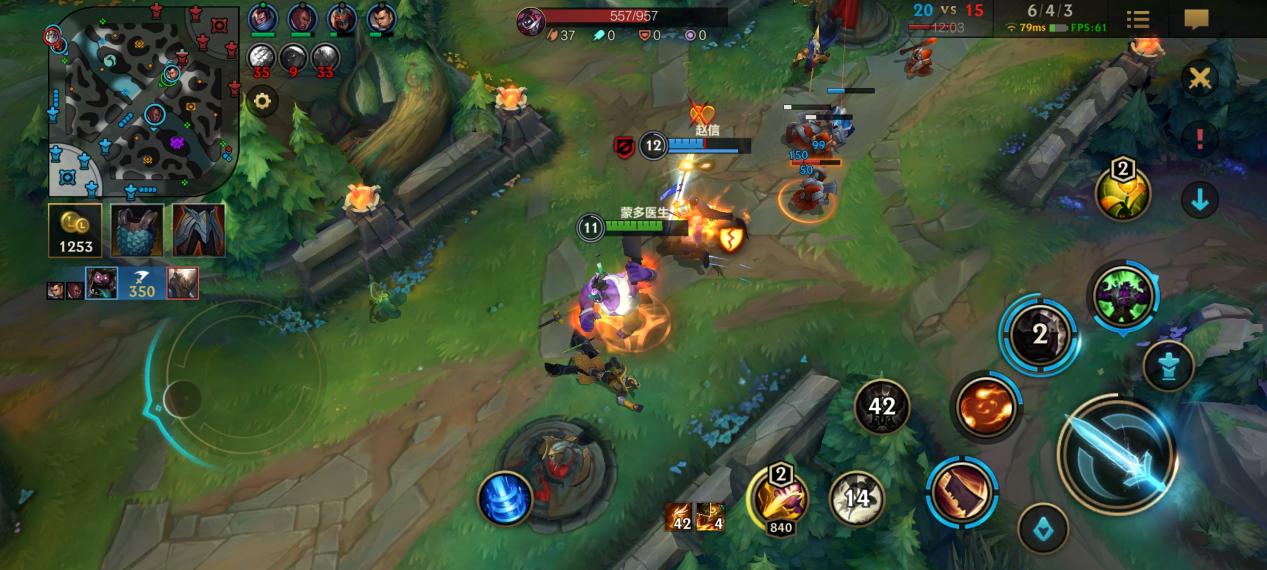
Task: Send the blue down-arrow retreat ping
Action: (x=1199, y=200)
